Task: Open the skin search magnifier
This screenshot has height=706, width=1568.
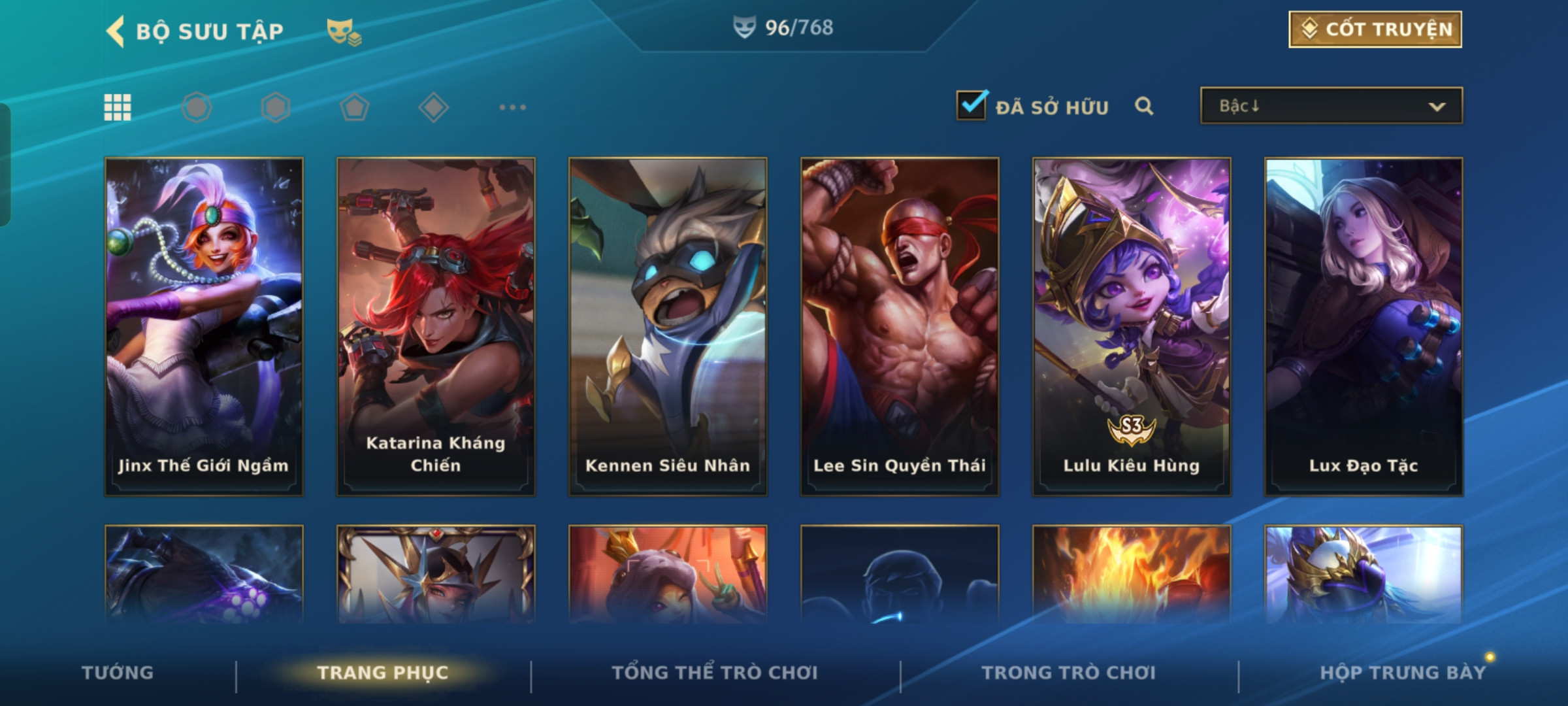Action: click(x=1143, y=106)
